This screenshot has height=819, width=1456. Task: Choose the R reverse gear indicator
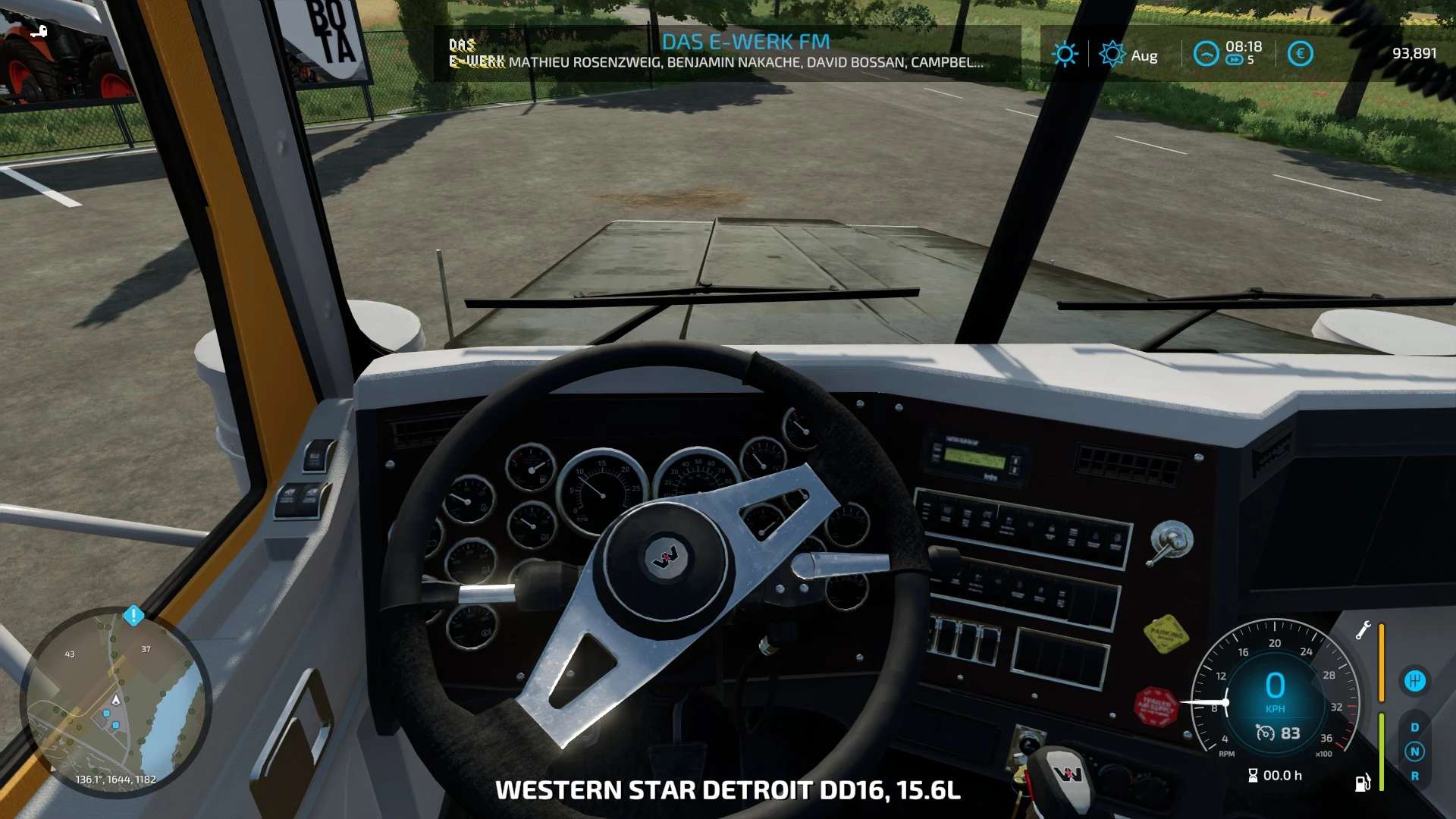point(1414,776)
